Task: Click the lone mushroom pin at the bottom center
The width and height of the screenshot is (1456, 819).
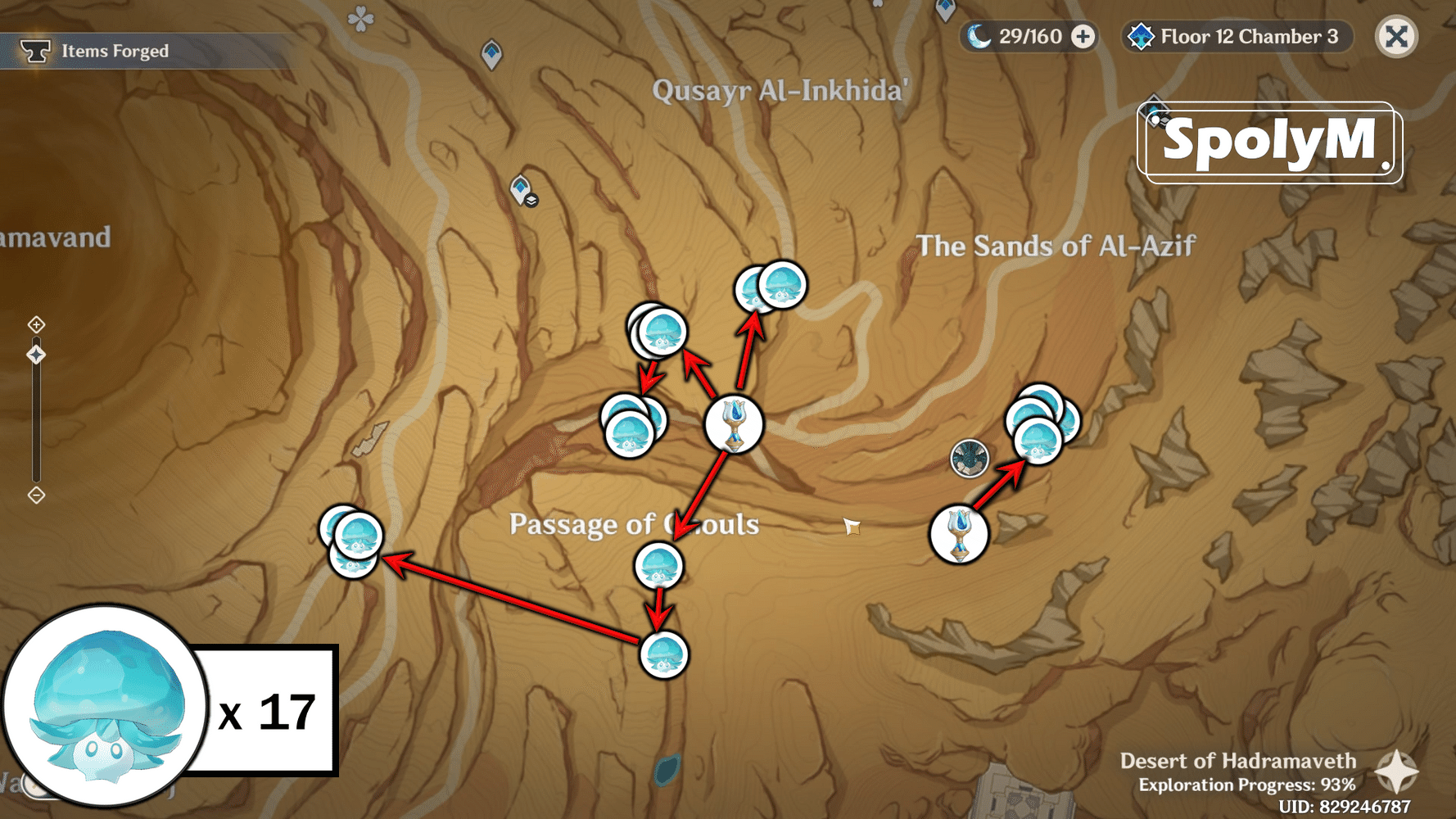Action: click(x=665, y=655)
